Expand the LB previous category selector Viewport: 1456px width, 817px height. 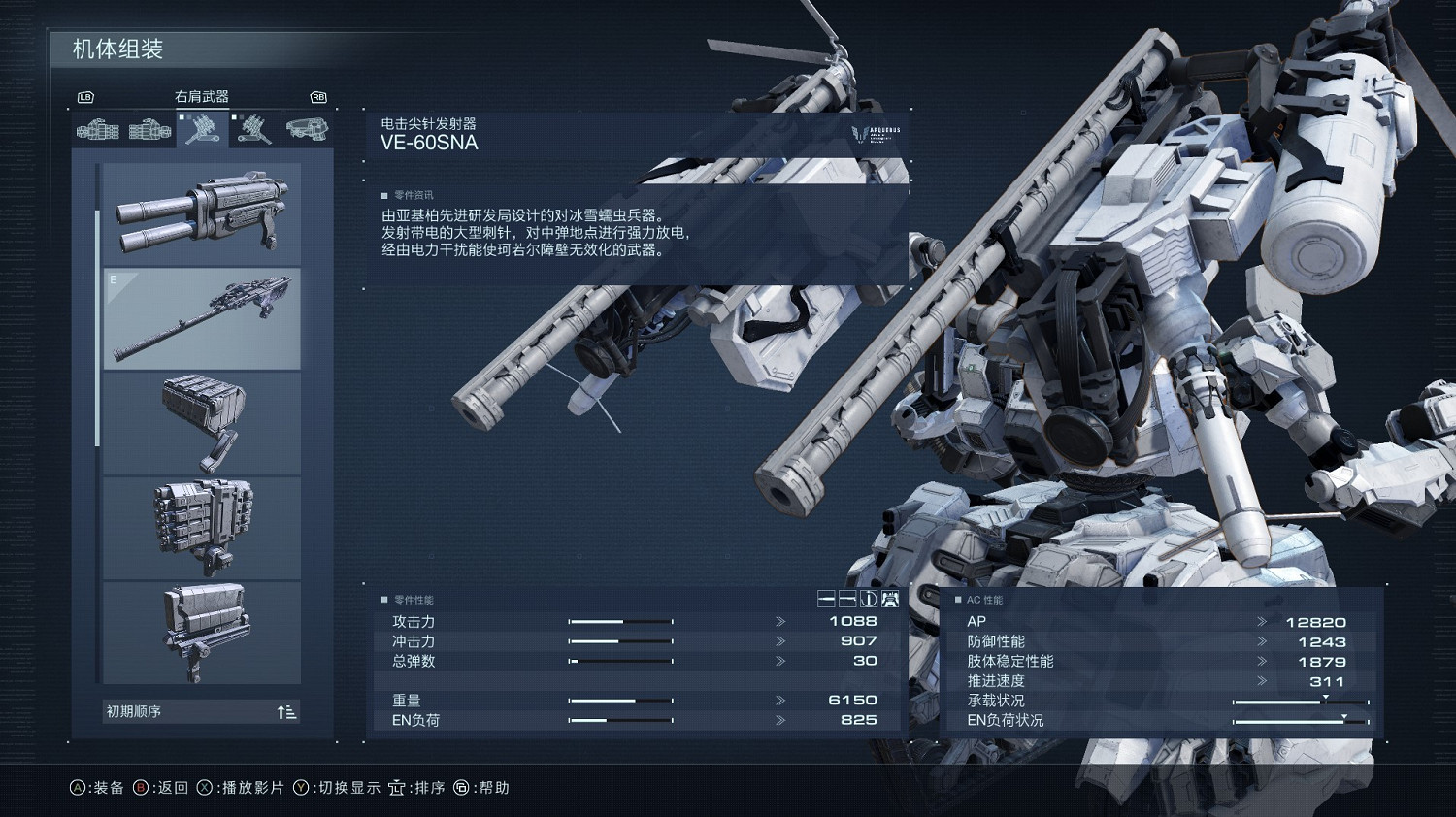tap(86, 98)
